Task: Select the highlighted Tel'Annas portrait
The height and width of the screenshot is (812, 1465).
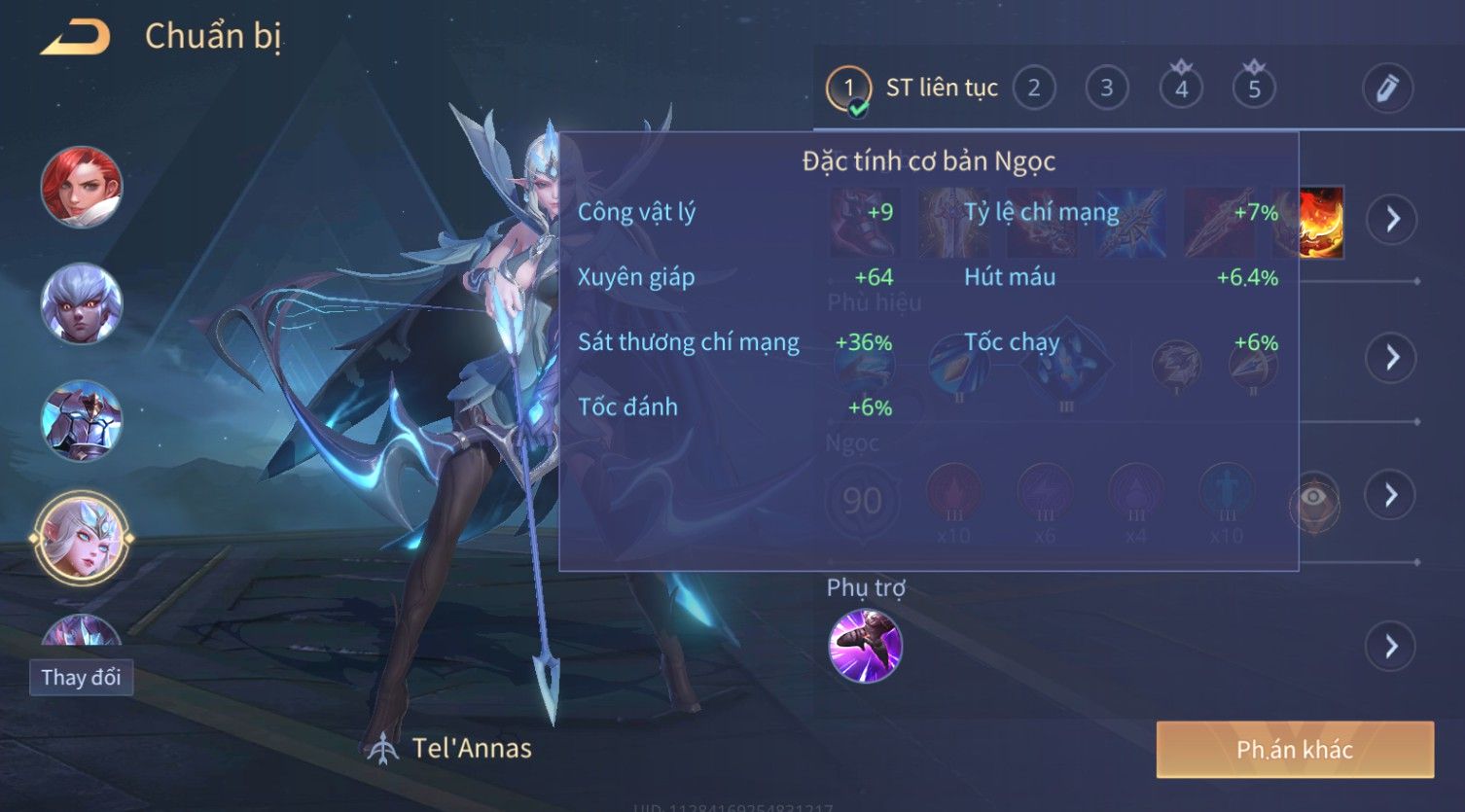Action: (82, 537)
